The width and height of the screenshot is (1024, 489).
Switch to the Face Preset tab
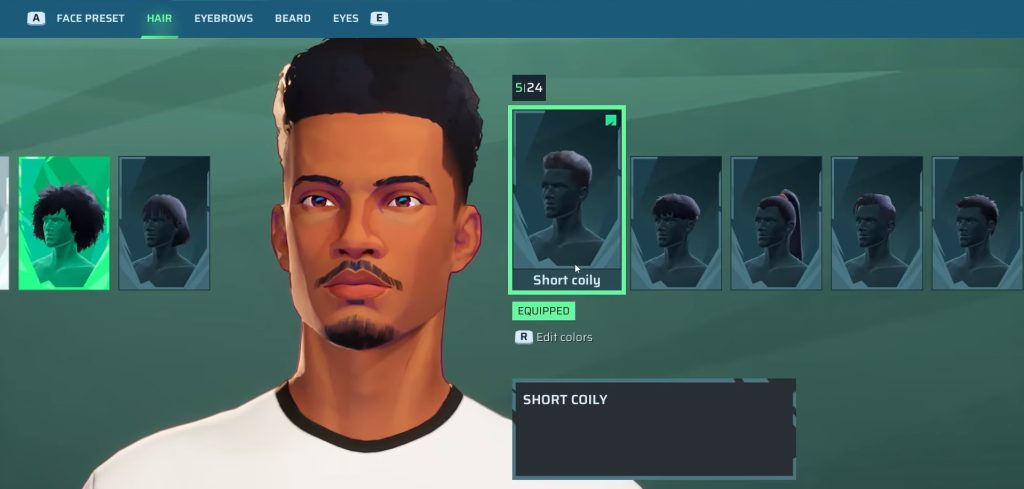coord(90,18)
